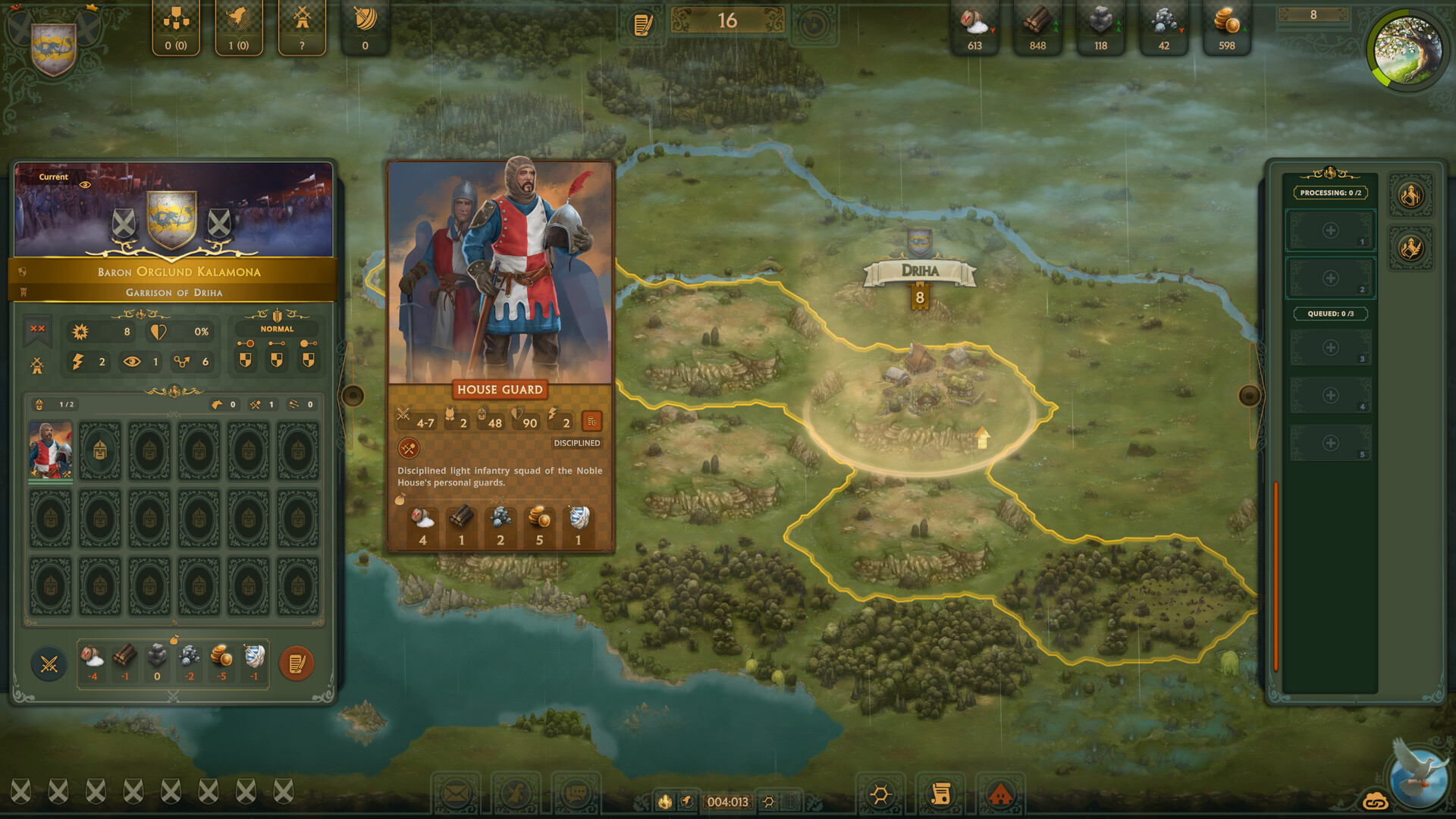Click the hexagonal gear icon bottom right
Viewport: 1456px width, 819px height.
(x=880, y=793)
